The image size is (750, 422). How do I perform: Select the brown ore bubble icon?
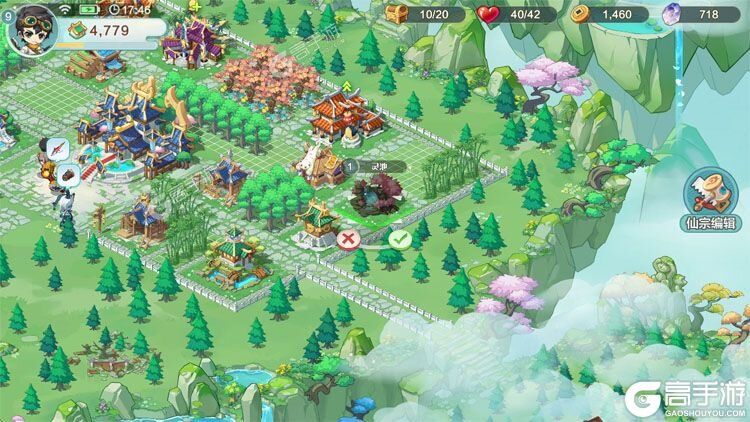tap(69, 174)
